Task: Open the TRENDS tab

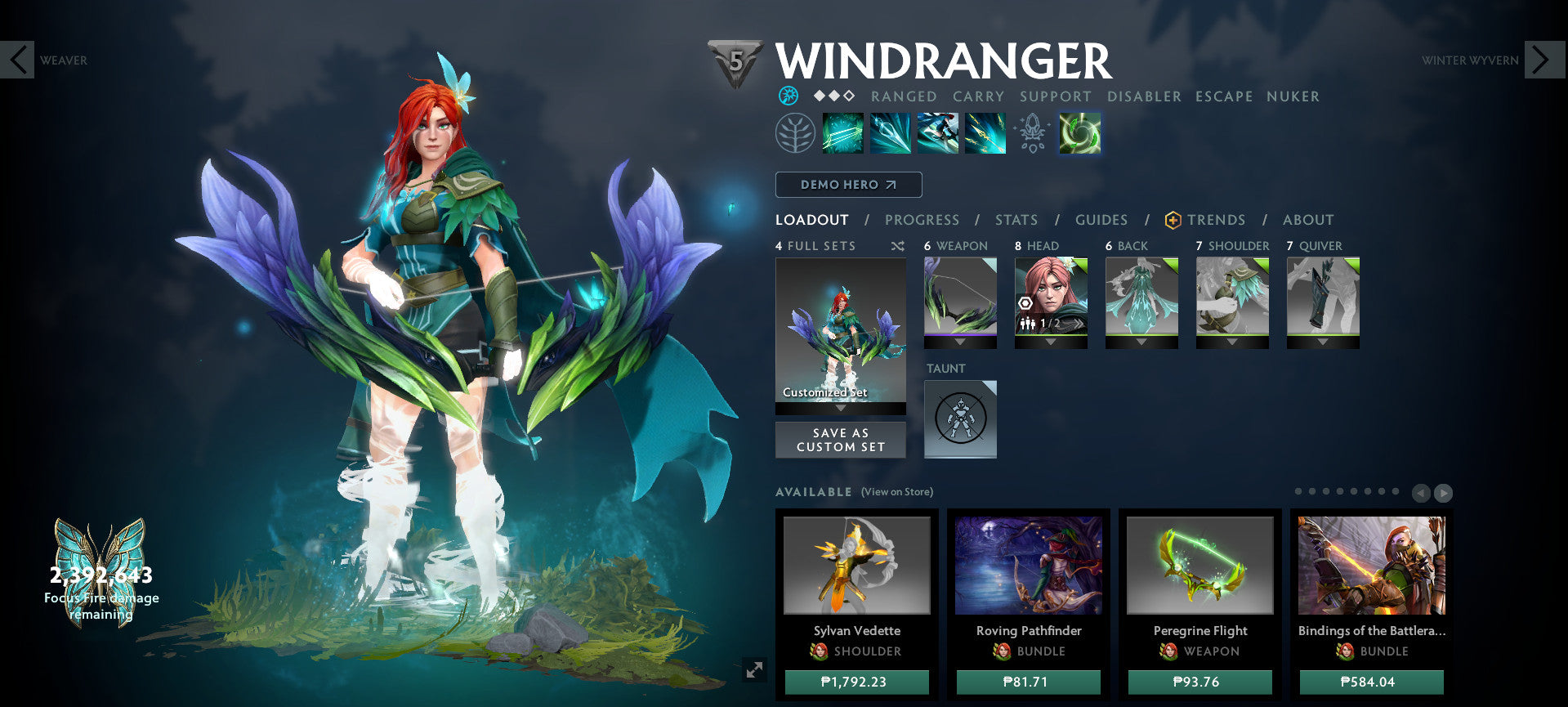Action: pyautogui.click(x=1216, y=219)
